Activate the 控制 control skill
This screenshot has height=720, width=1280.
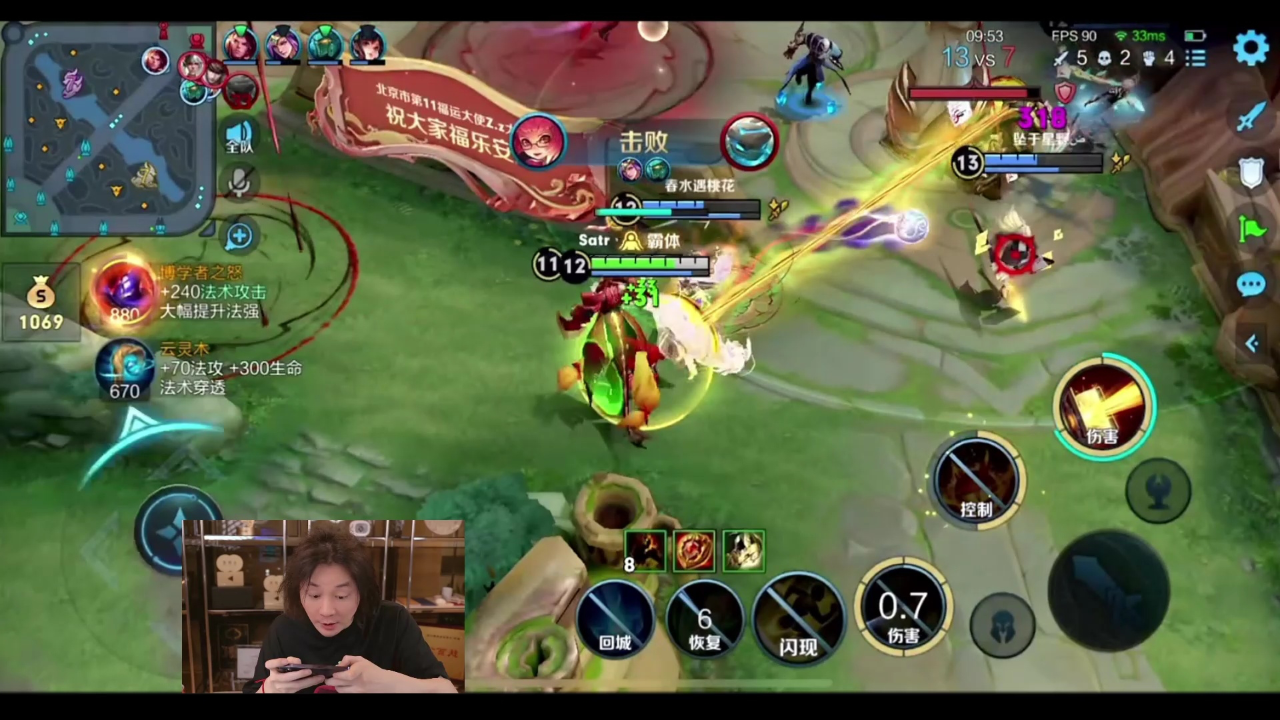pyautogui.click(x=976, y=482)
